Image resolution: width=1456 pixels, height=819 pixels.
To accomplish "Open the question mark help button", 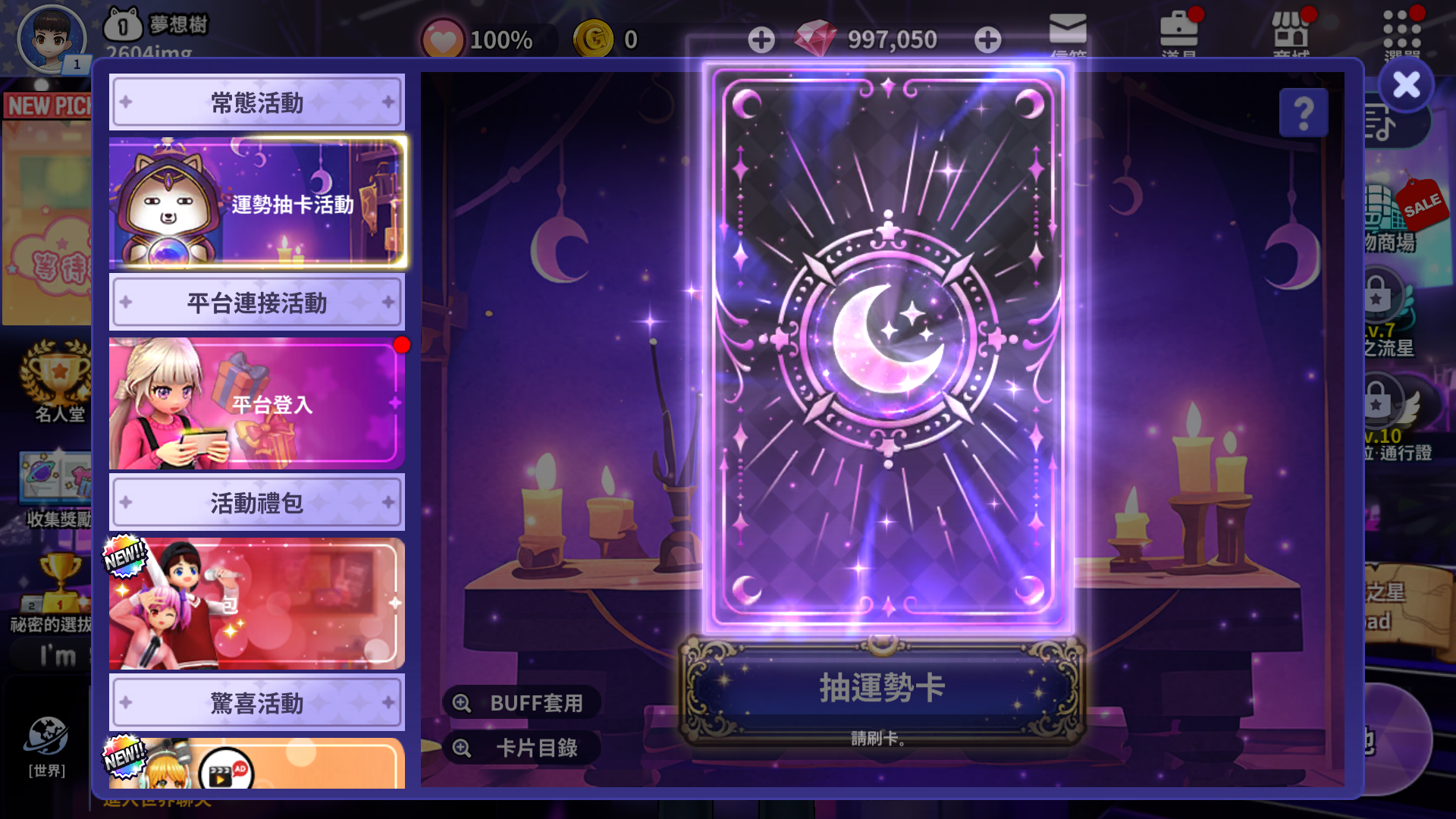I will (x=1303, y=114).
